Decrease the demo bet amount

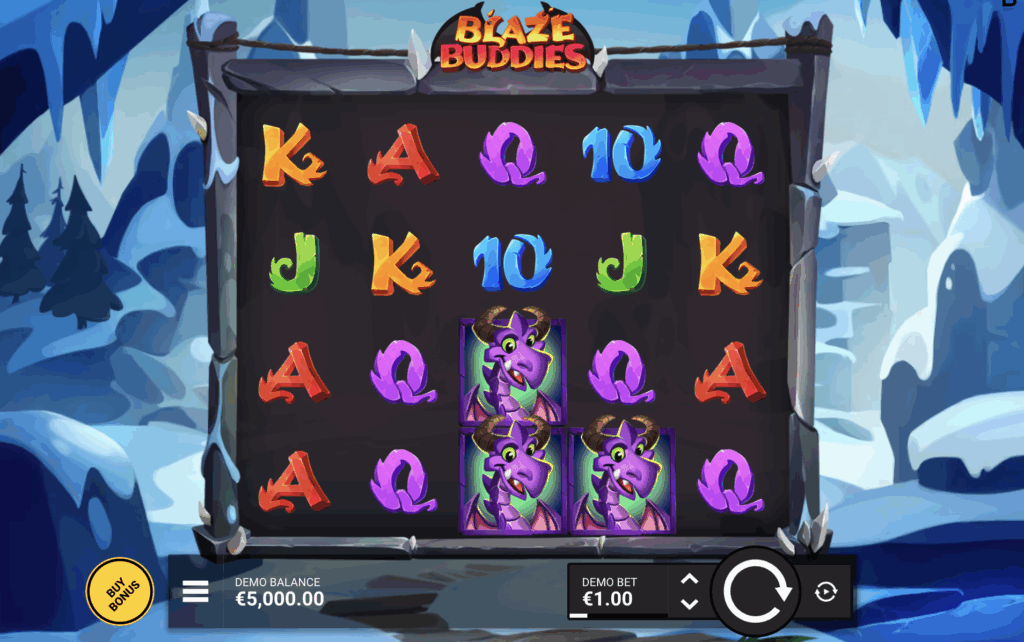coord(689,604)
